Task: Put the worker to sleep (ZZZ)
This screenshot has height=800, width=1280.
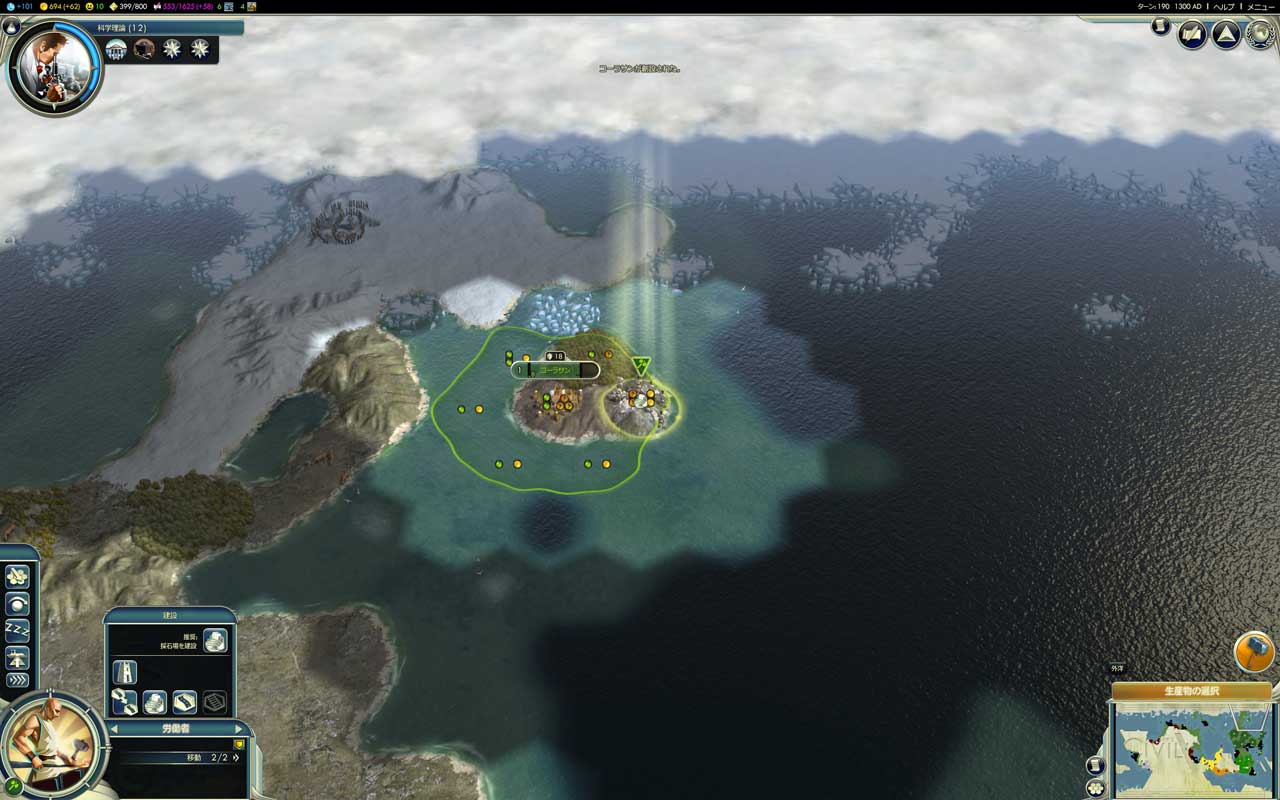Action: coord(17,631)
